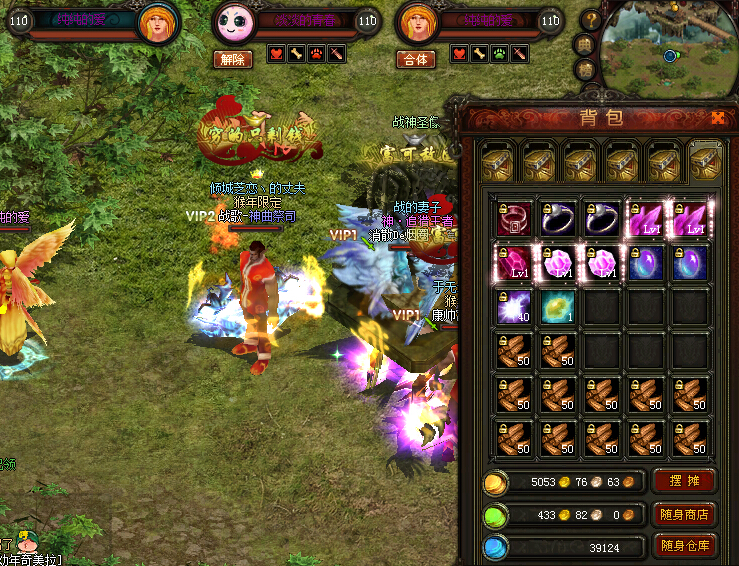Screen dimensions: 739x566
Task: Close the 背包 inventory window
Action: pos(718,117)
